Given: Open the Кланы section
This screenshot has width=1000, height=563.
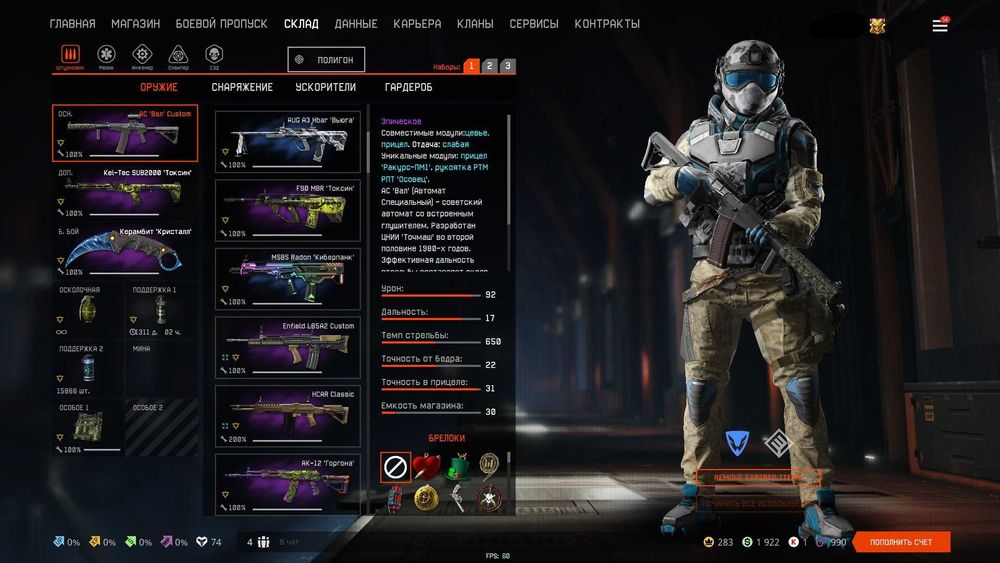Looking at the screenshot, I should 475,24.
